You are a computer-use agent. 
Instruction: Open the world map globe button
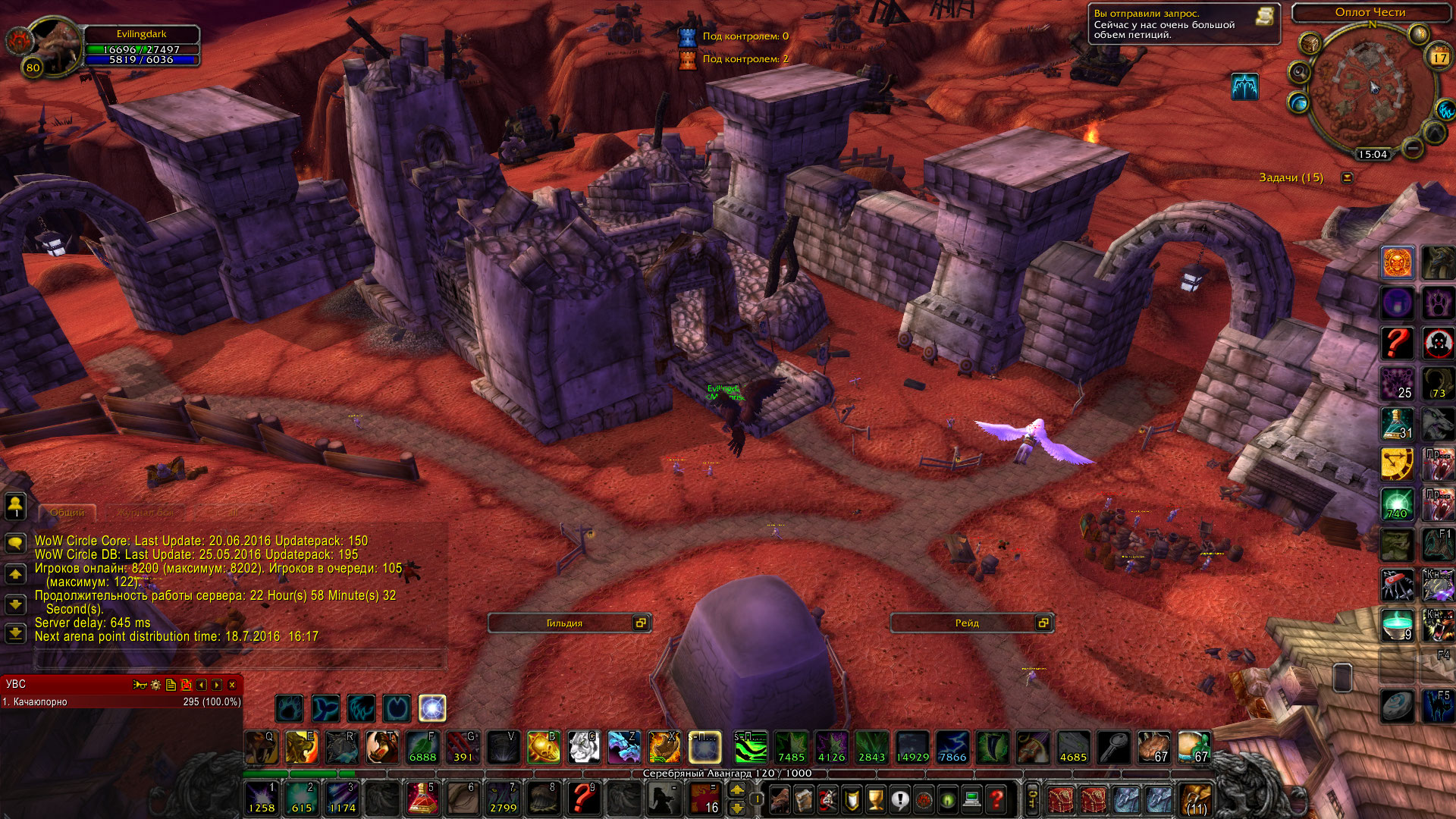click(1298, 102)
